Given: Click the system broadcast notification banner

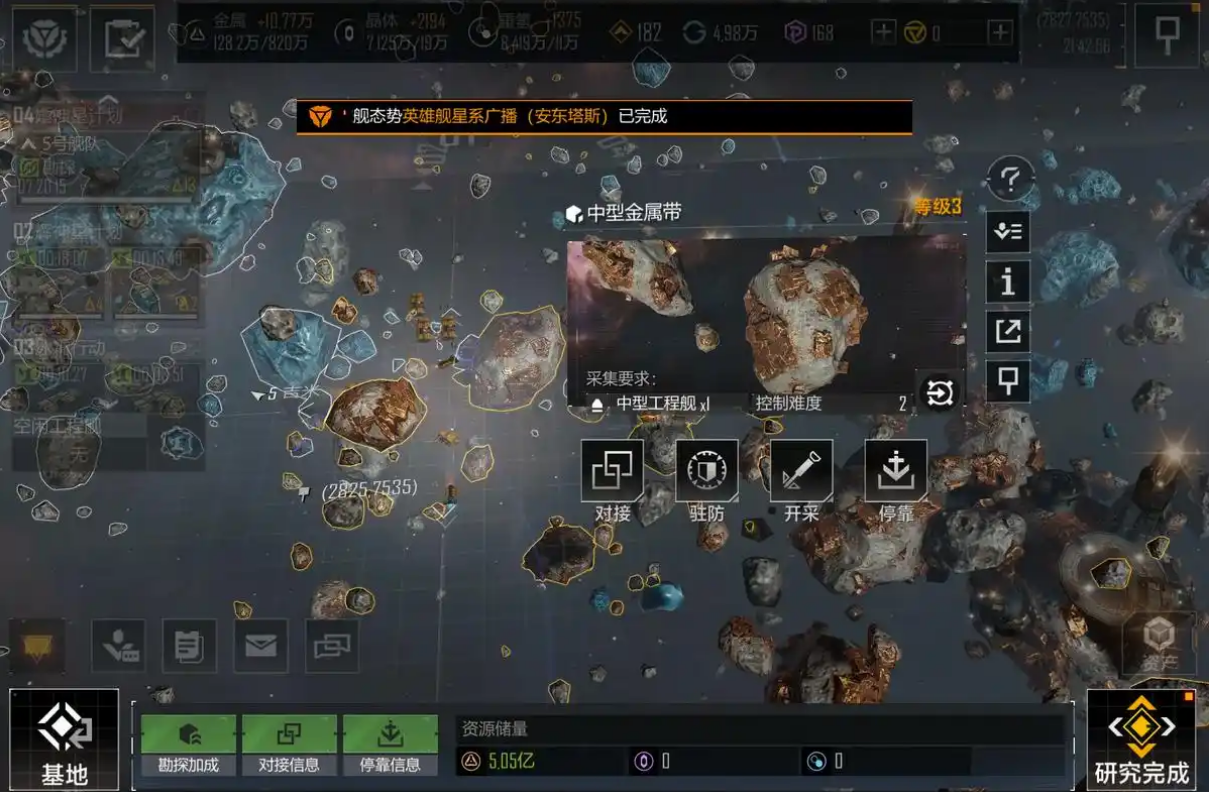Looking at the screenshot, I should [604, 117].
